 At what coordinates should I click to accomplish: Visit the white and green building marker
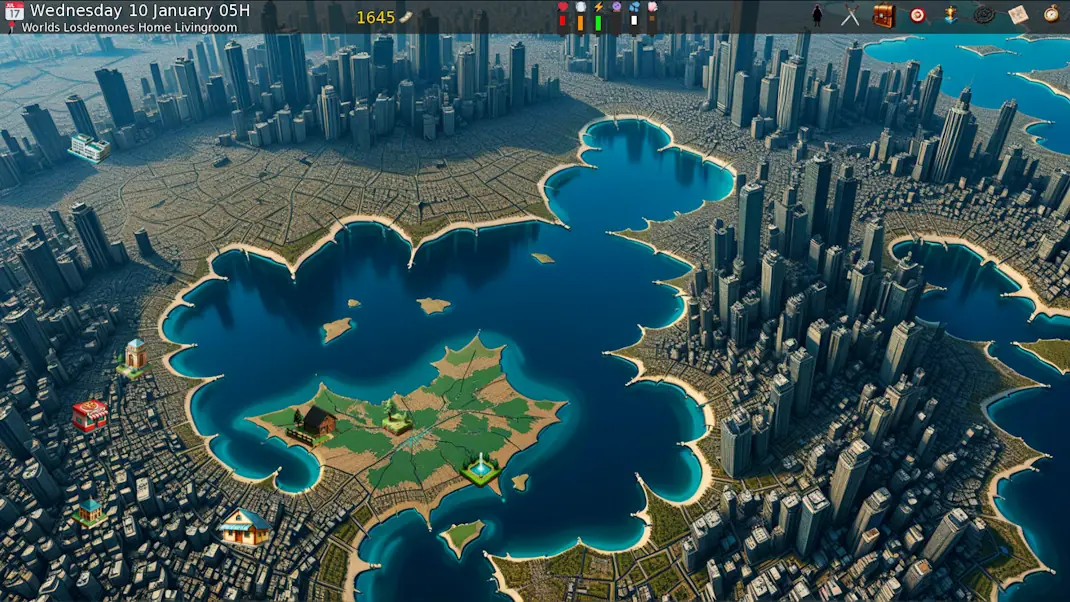tap(89, 148)
